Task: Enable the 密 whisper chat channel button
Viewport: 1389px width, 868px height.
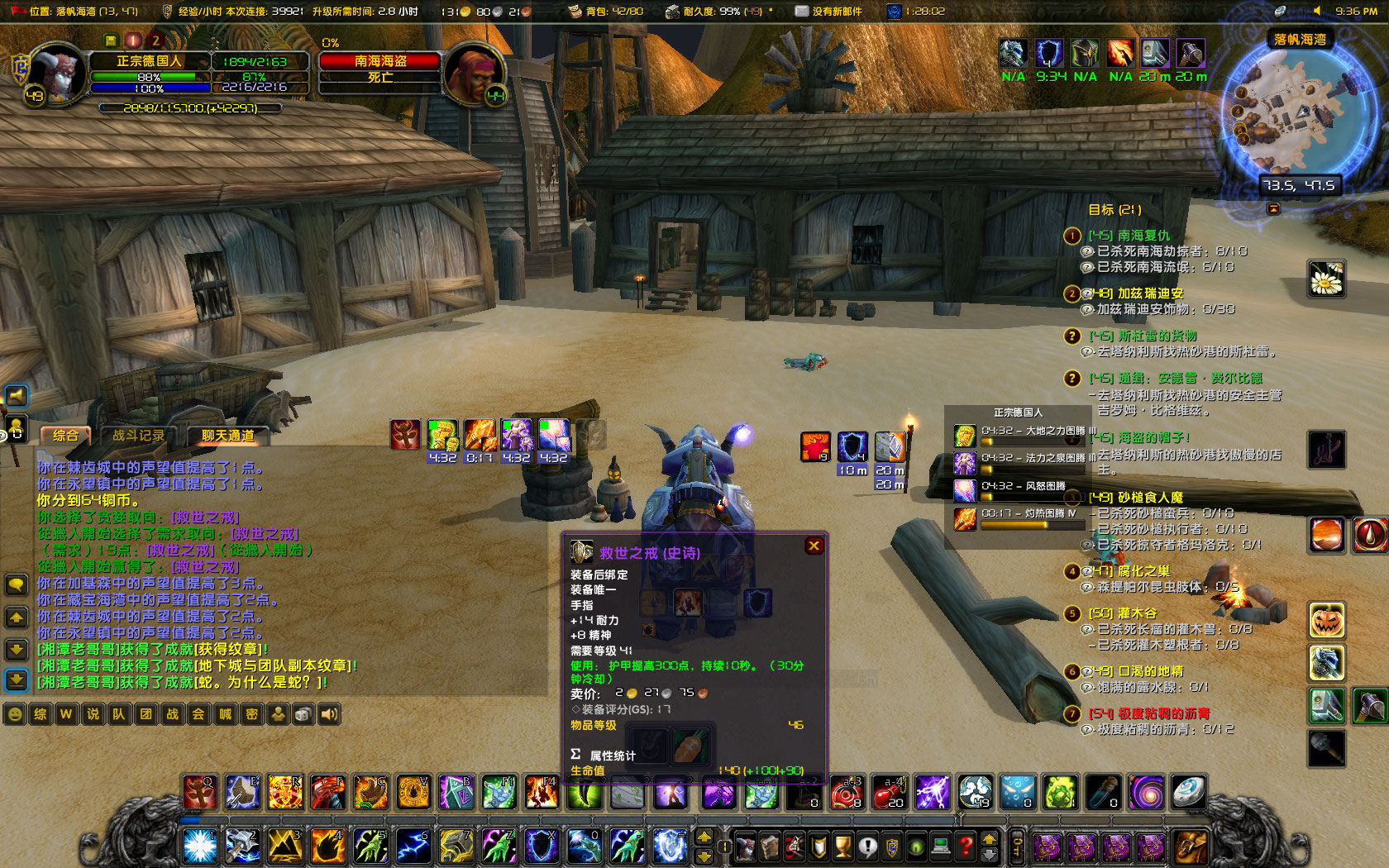Action: tap(253, 714)
